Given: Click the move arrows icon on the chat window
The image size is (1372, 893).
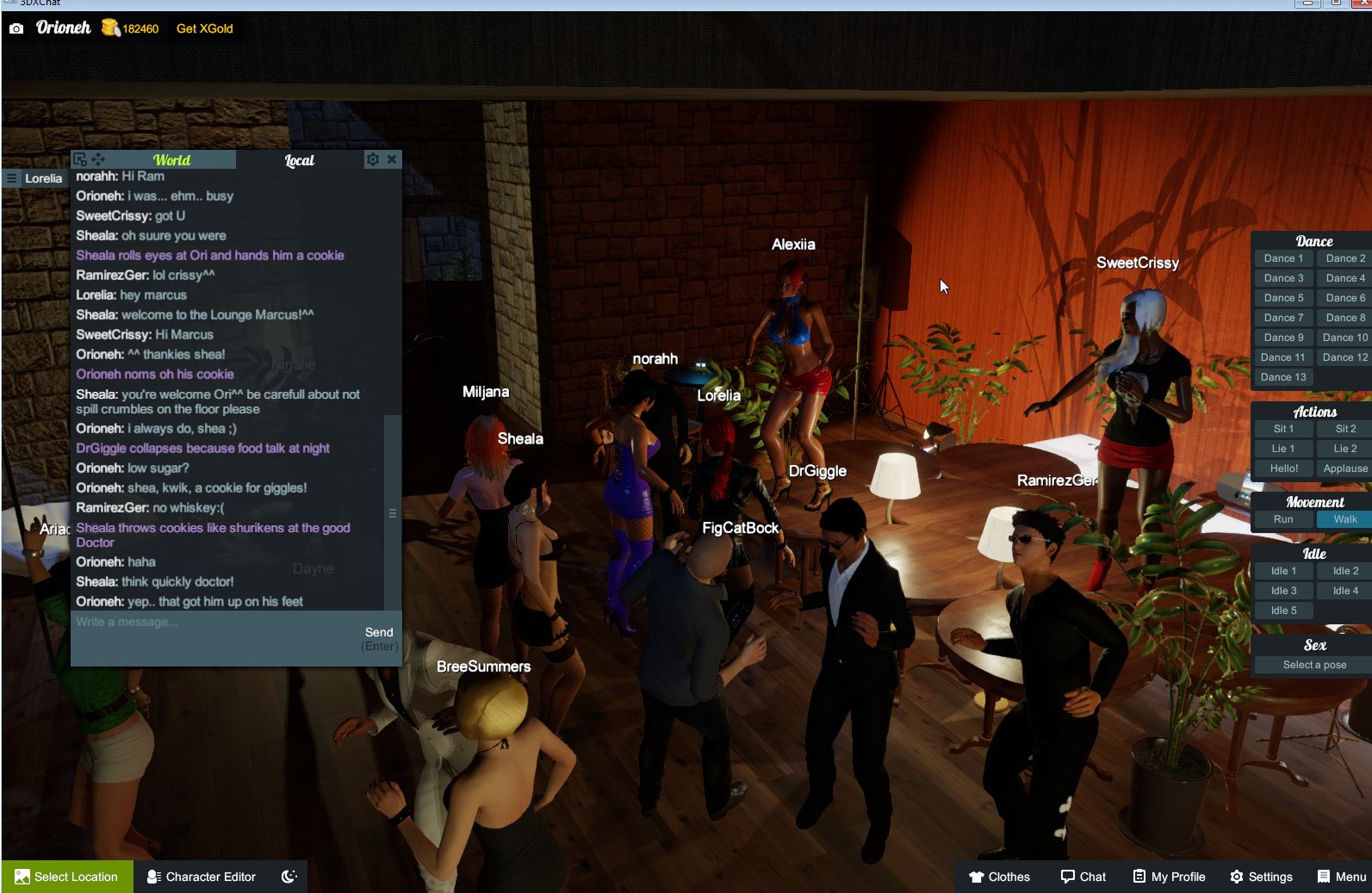Looking at the screenshot, I should tap(98, 159).
